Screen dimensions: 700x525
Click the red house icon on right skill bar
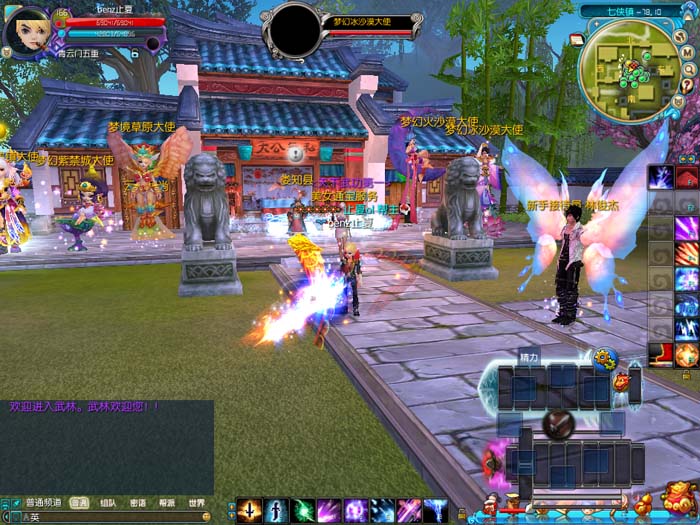(x=661, y=353)
